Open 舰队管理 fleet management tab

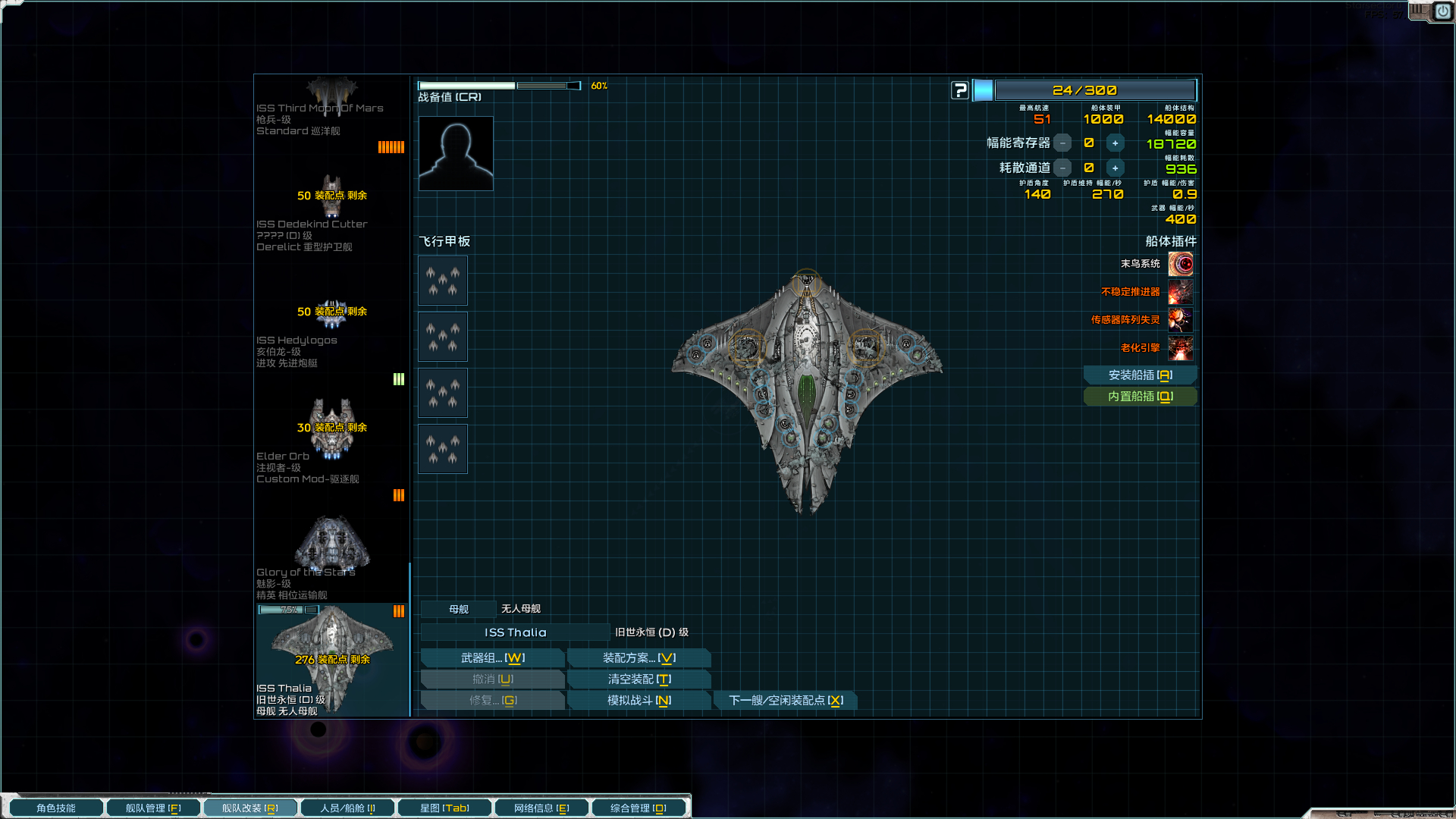click(152, 808)
